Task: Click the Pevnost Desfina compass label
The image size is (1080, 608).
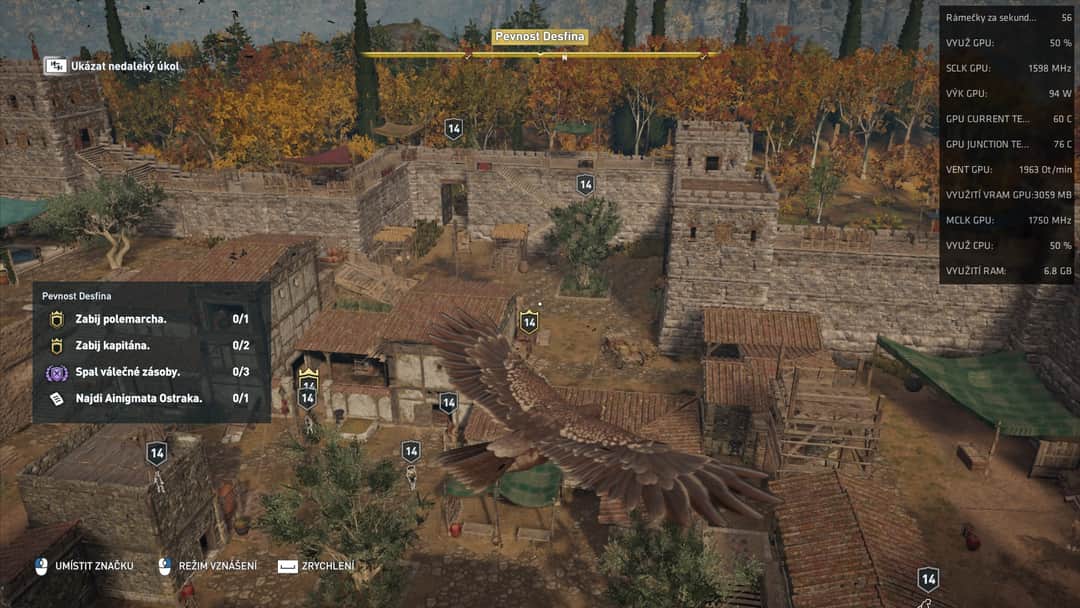Action: pos(540,37)
